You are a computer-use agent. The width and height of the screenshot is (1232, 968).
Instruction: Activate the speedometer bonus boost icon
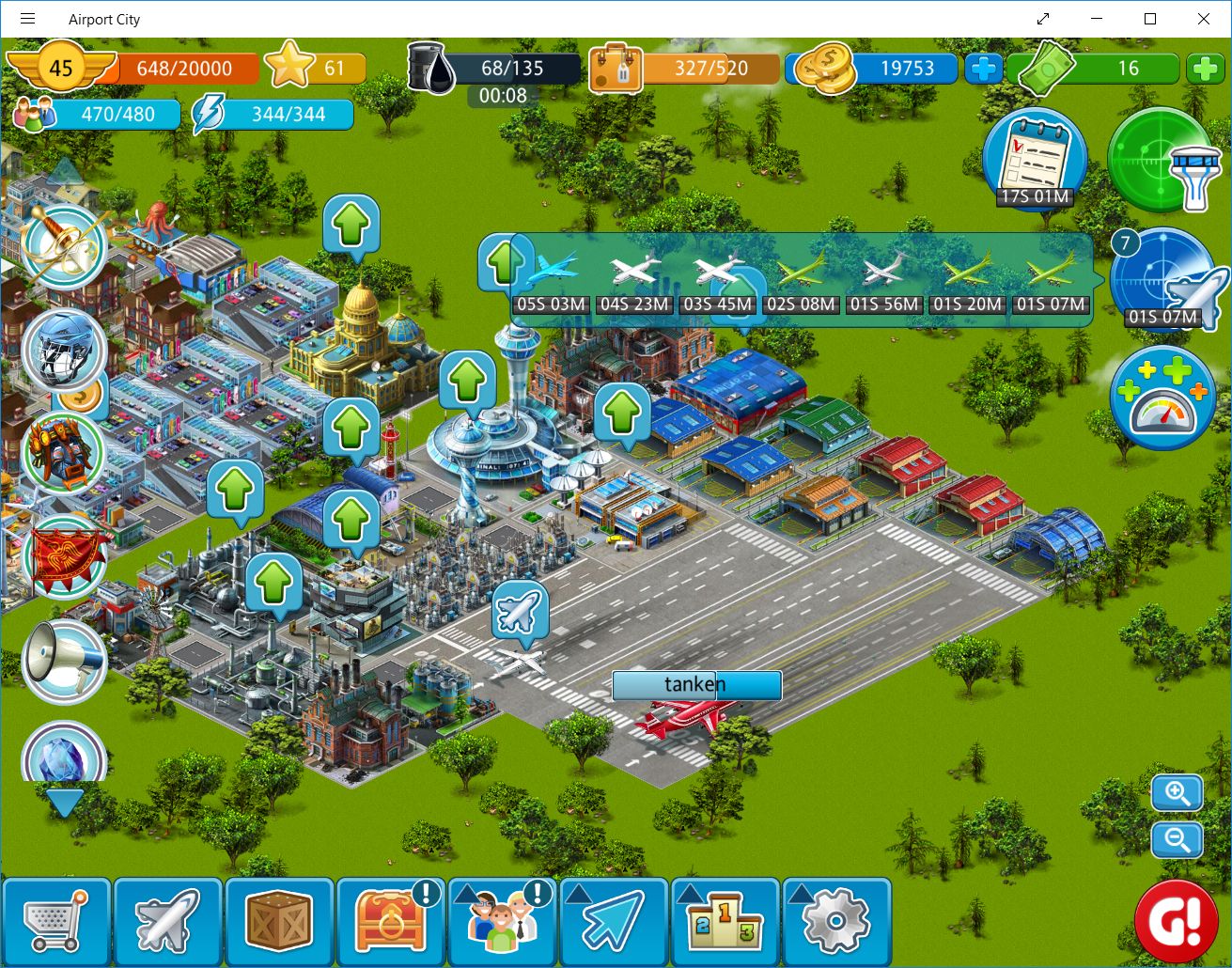(x=1163, y=398)
